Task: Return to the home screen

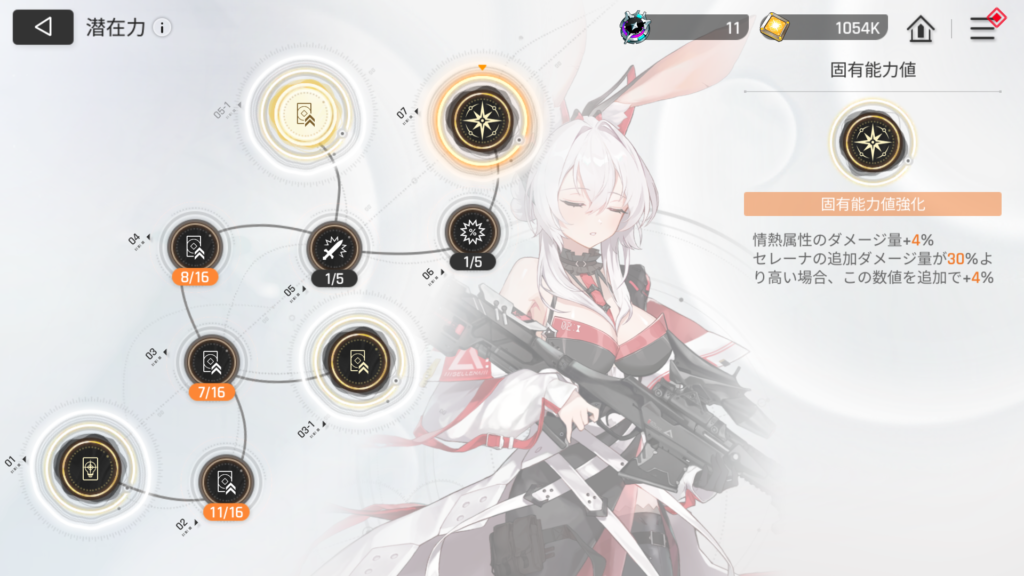Action: click(920, 28)
